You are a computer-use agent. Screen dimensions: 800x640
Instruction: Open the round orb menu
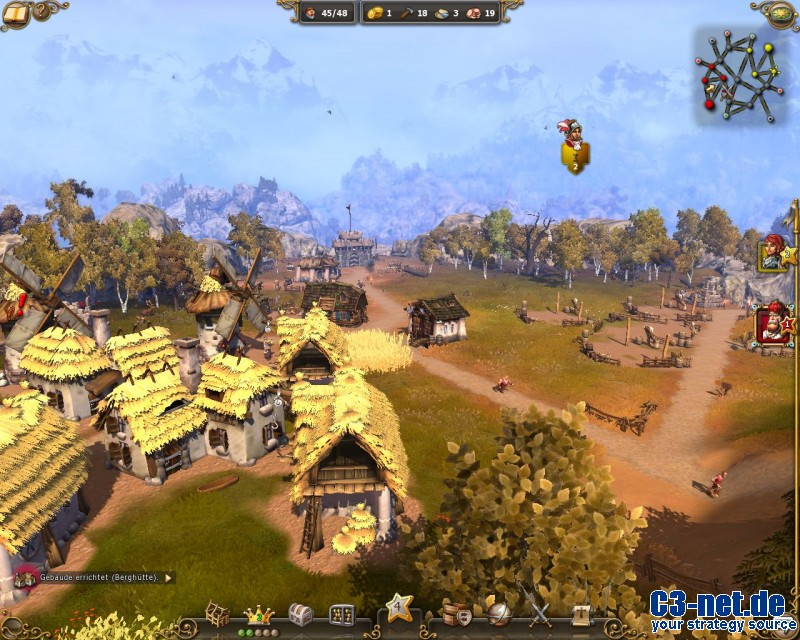coord(498,613)
